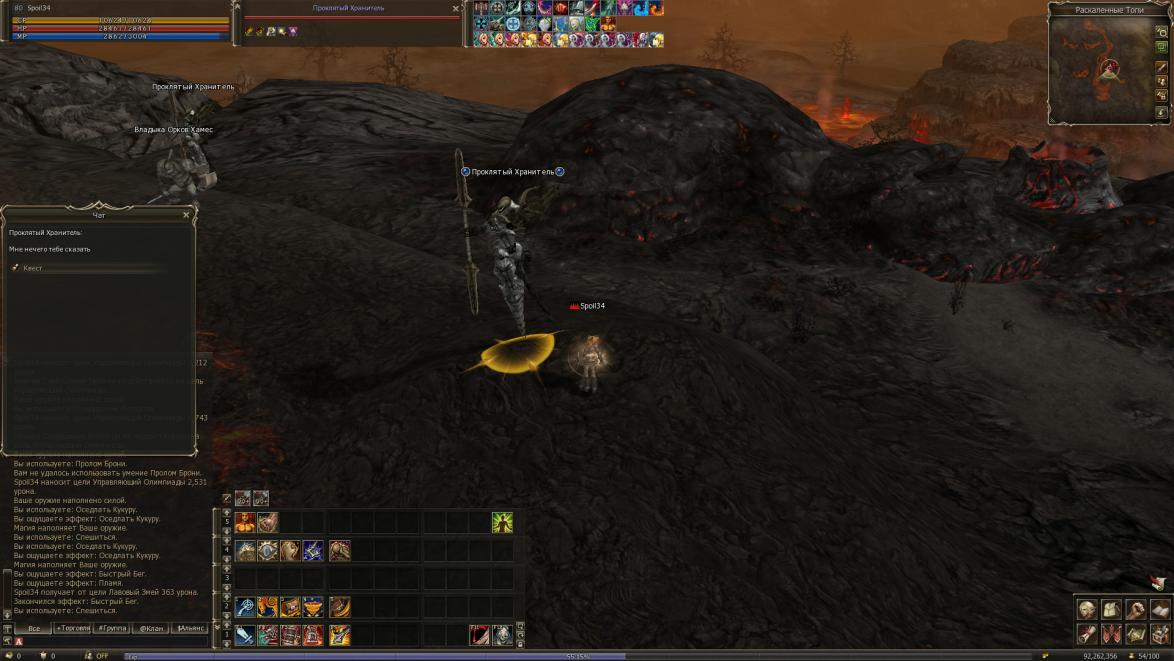Switch to the Все chat tab
1174x661 pixels.
(33, 628)
